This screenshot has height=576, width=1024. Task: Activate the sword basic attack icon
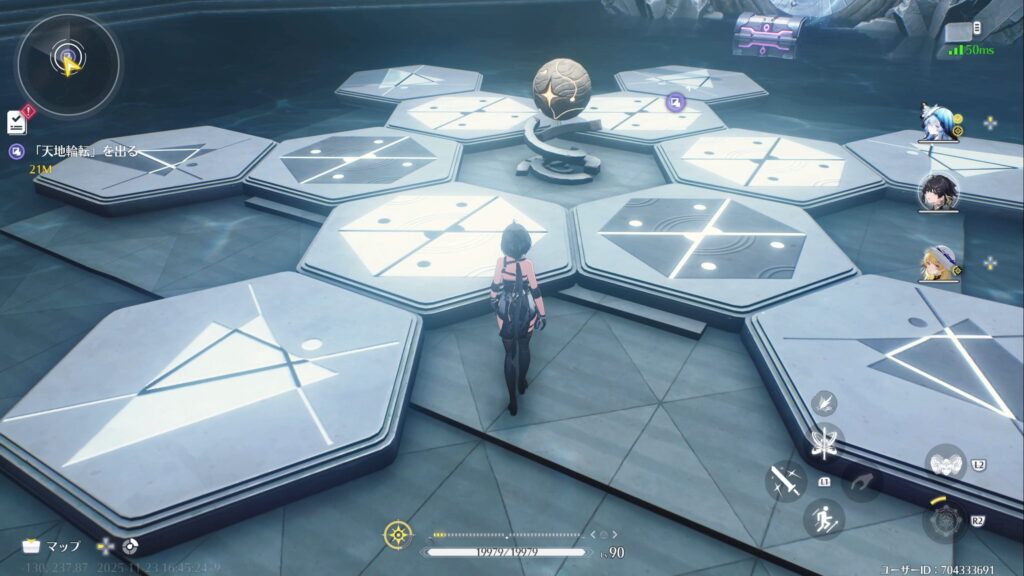click(785, 481)
